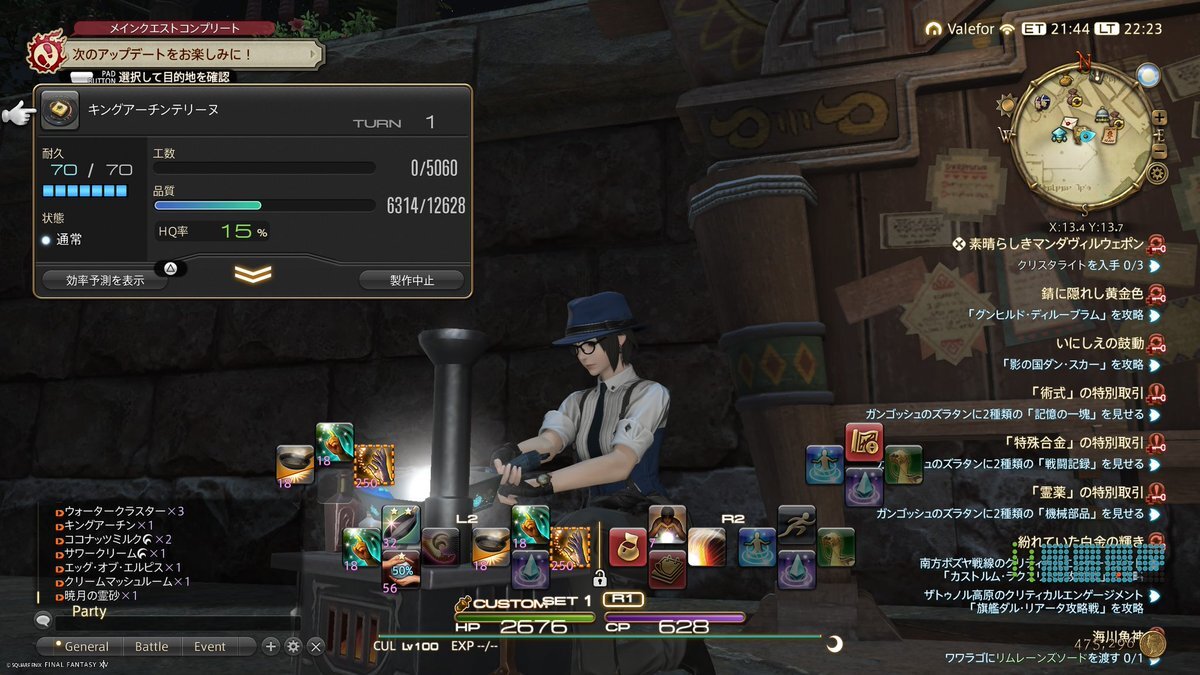Activate the red pouch icon on the hotbar

coord(627,547)
